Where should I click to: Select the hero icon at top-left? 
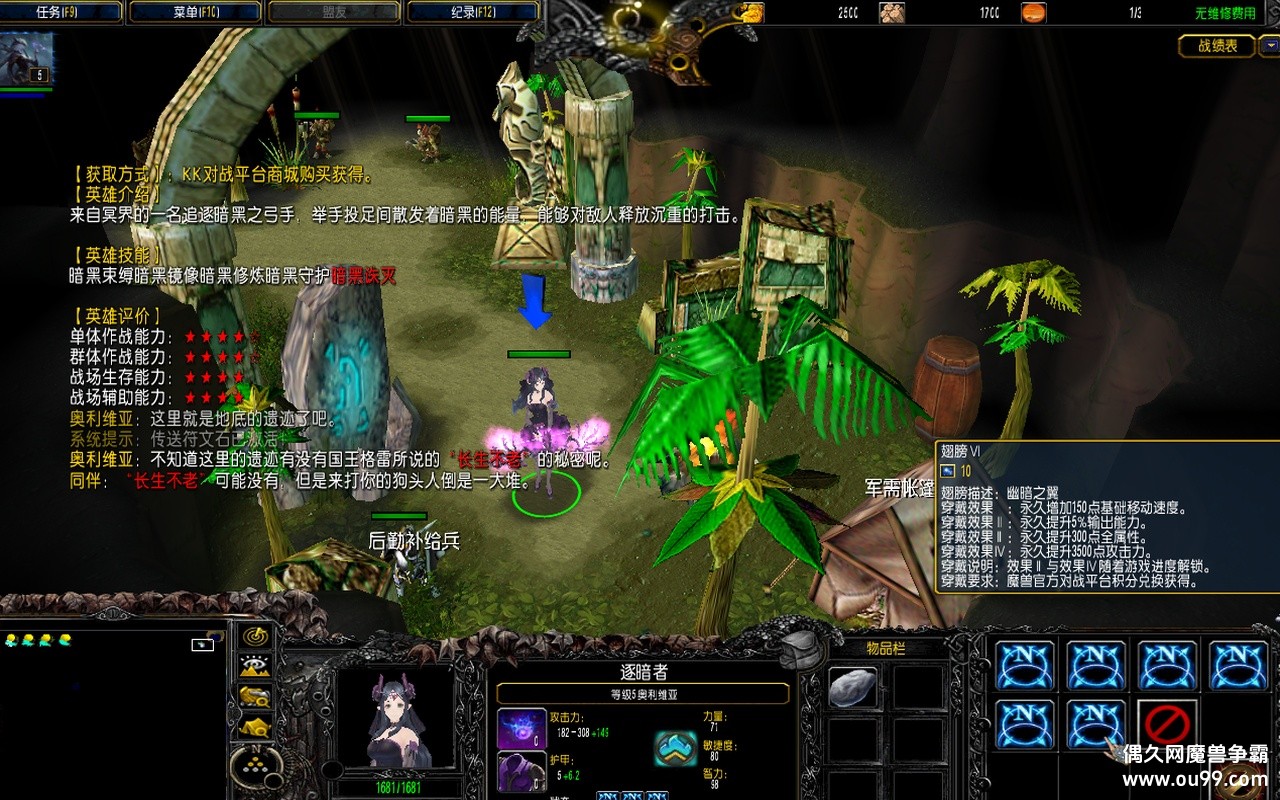point(27,60)
